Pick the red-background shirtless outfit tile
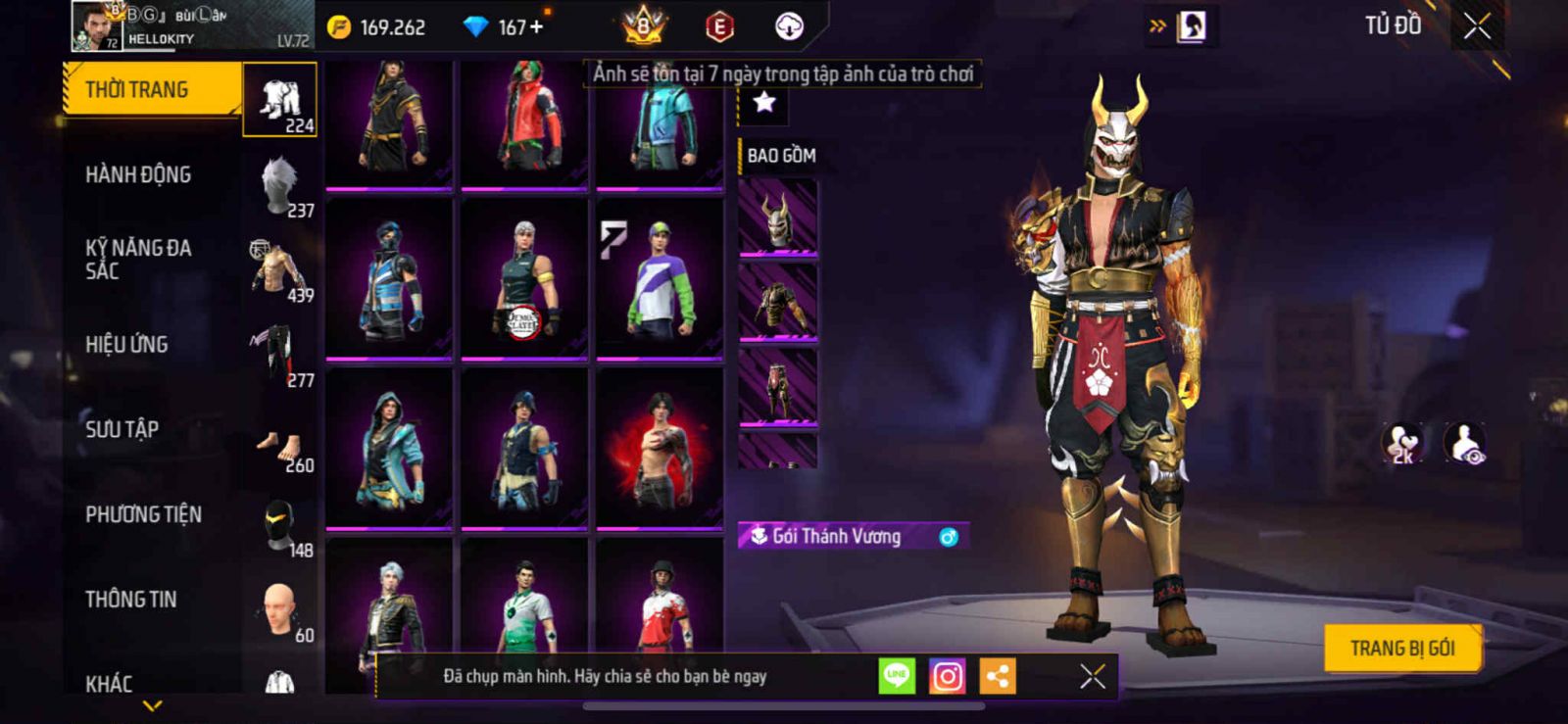This screenshot has height=724, width=1568. (x=660, y=448)
